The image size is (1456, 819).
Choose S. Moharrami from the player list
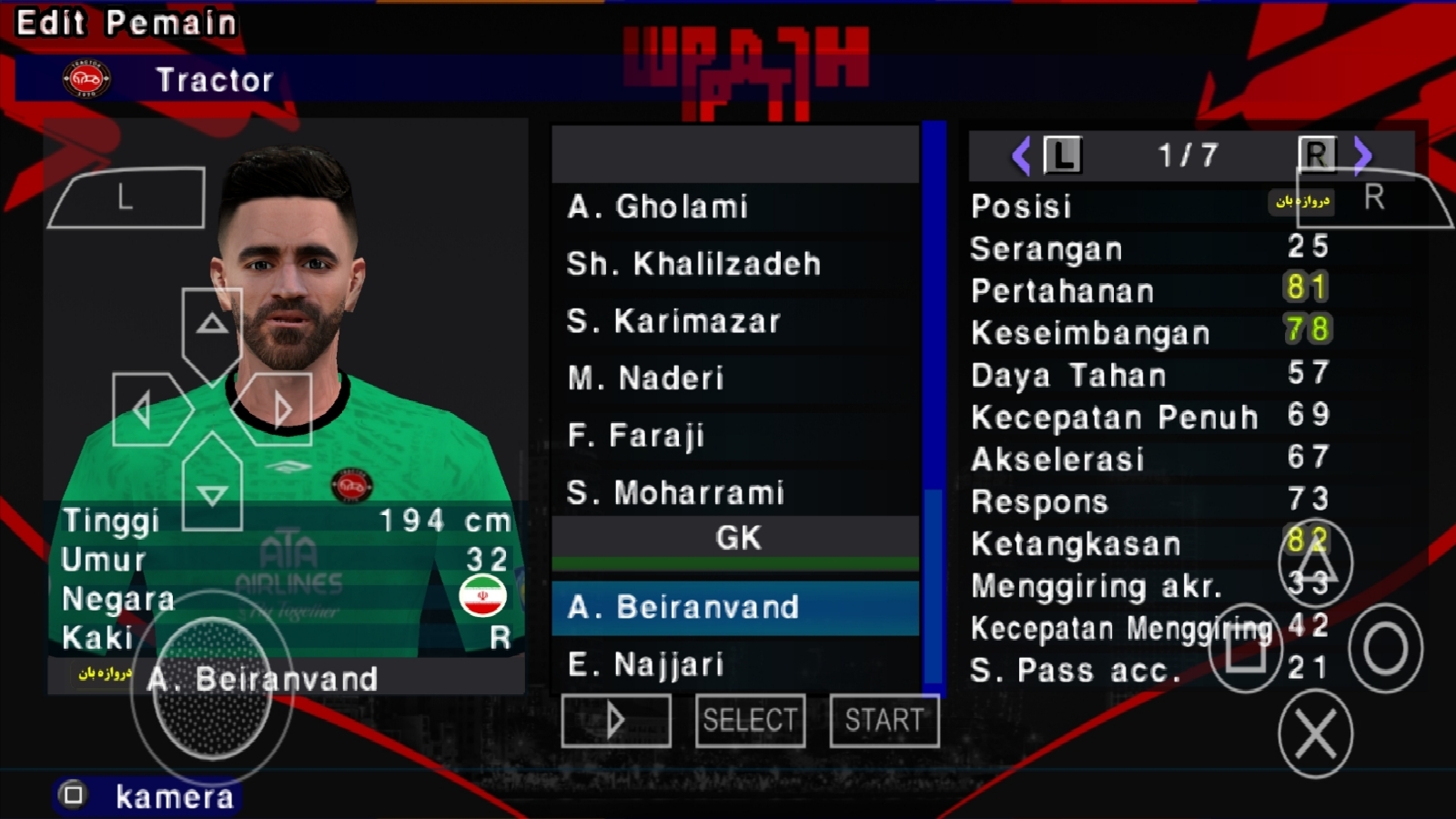tap(675, 493)
